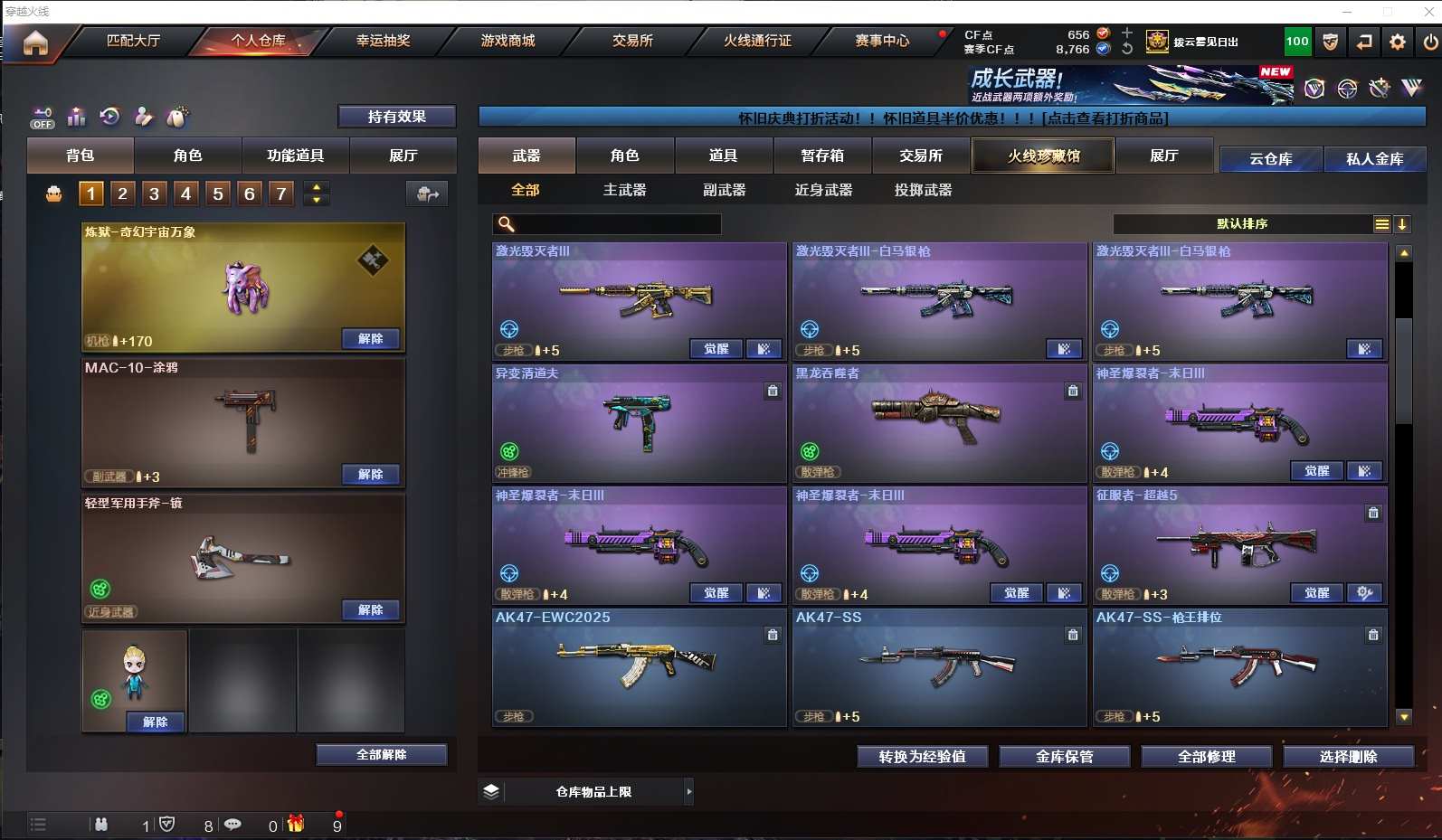Screen dimensions: 1442x840
Task: Switch to 火线珍藏馆 tab
Action: pos(1043,156)
